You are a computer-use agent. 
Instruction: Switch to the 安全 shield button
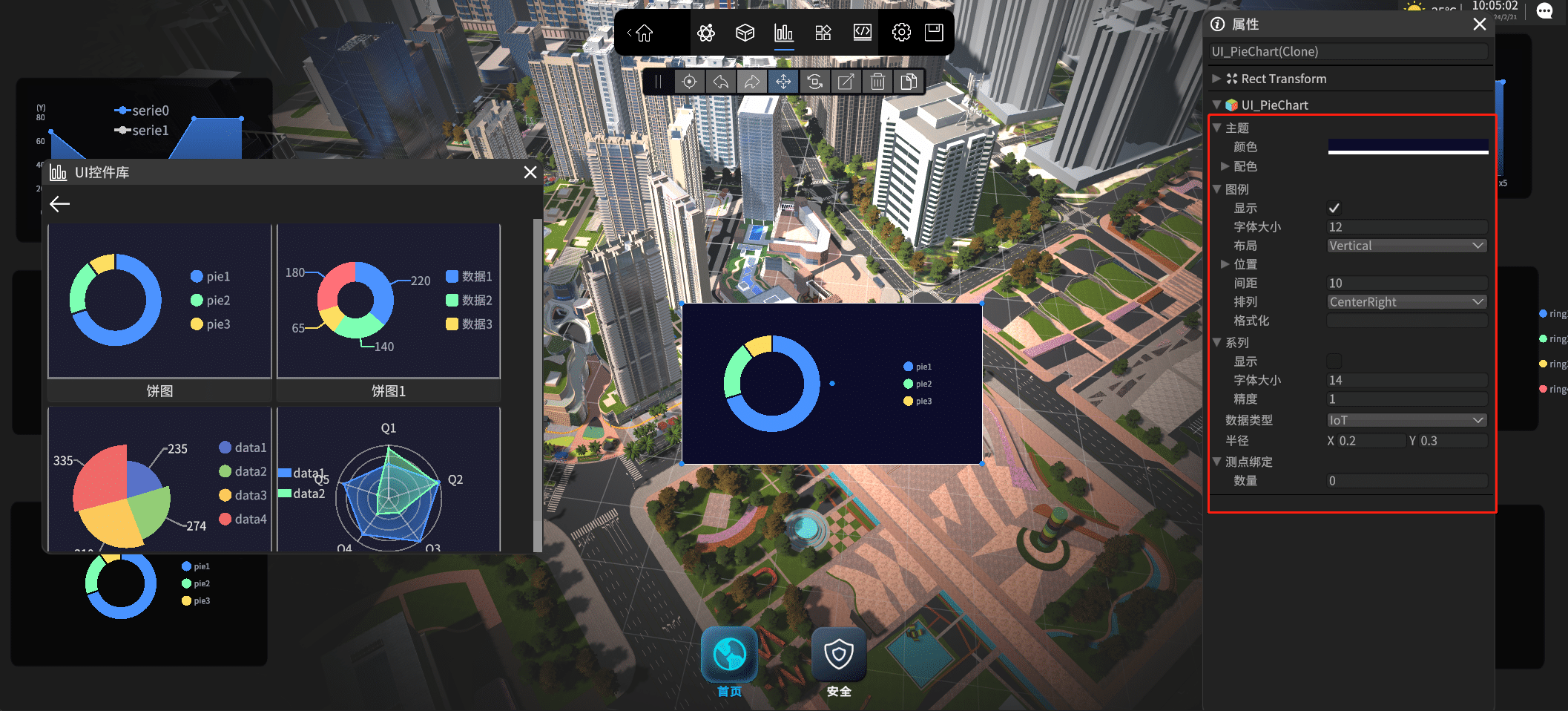pos(839,655)
